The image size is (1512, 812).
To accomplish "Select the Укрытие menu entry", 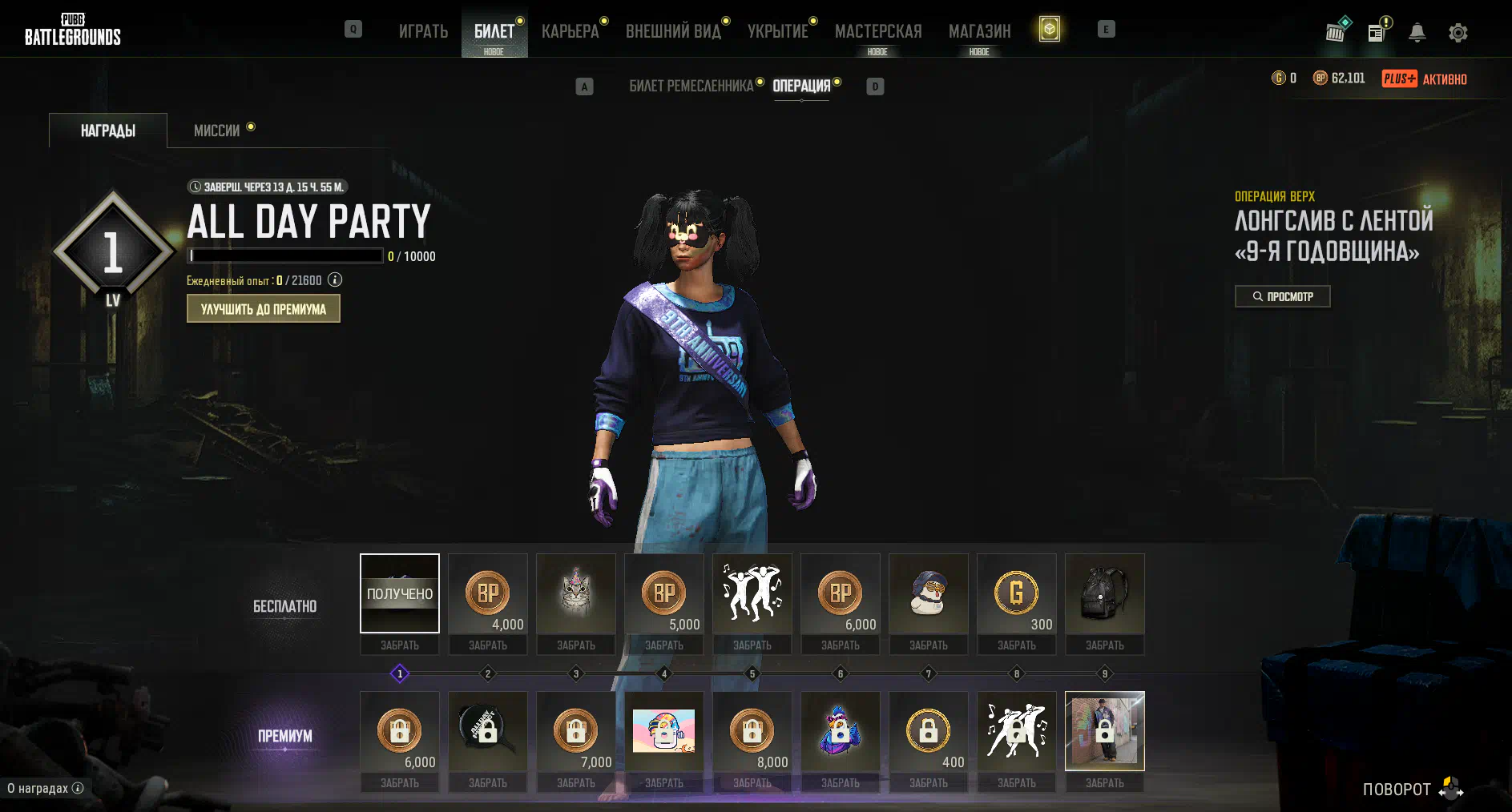I will pyautogui.click(x=777, y=31).
